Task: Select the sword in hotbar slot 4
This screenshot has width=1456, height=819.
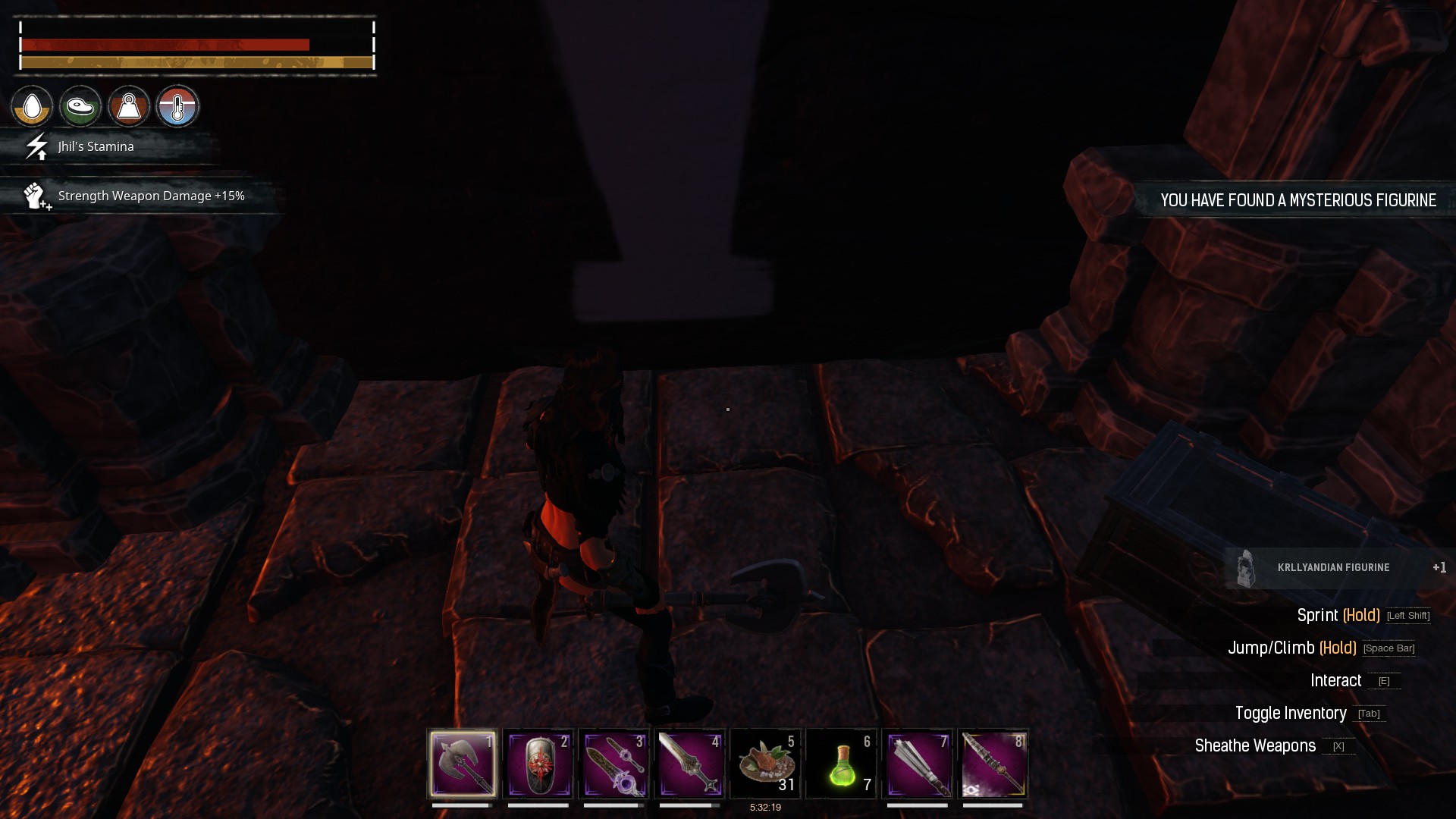Action: pyautogui.click(x=691, y=764)
